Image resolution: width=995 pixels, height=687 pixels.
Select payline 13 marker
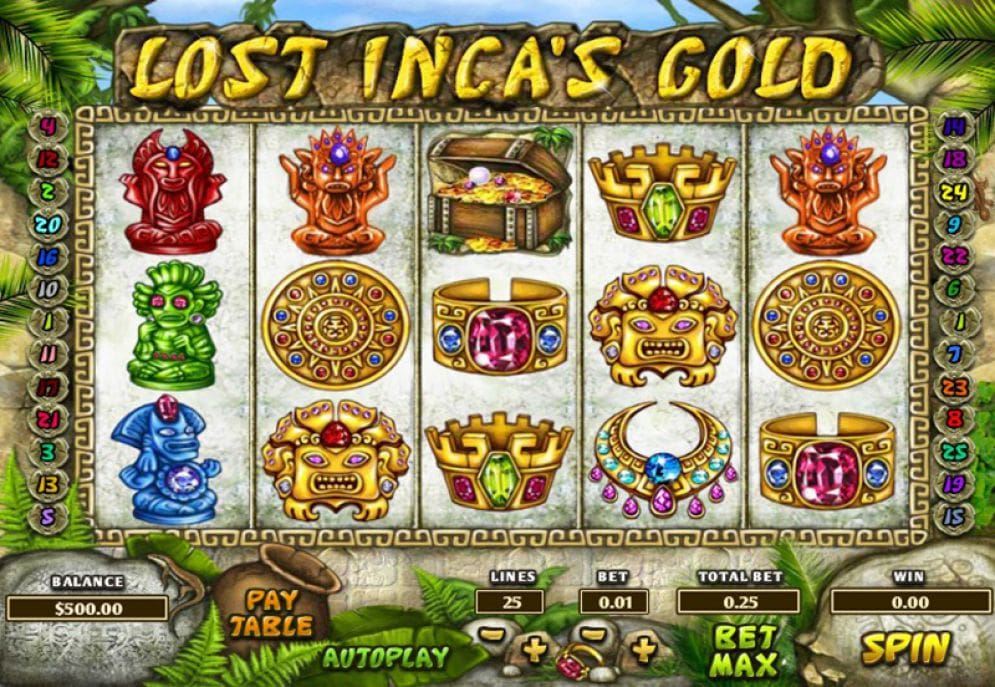click(x=48, y=483)
